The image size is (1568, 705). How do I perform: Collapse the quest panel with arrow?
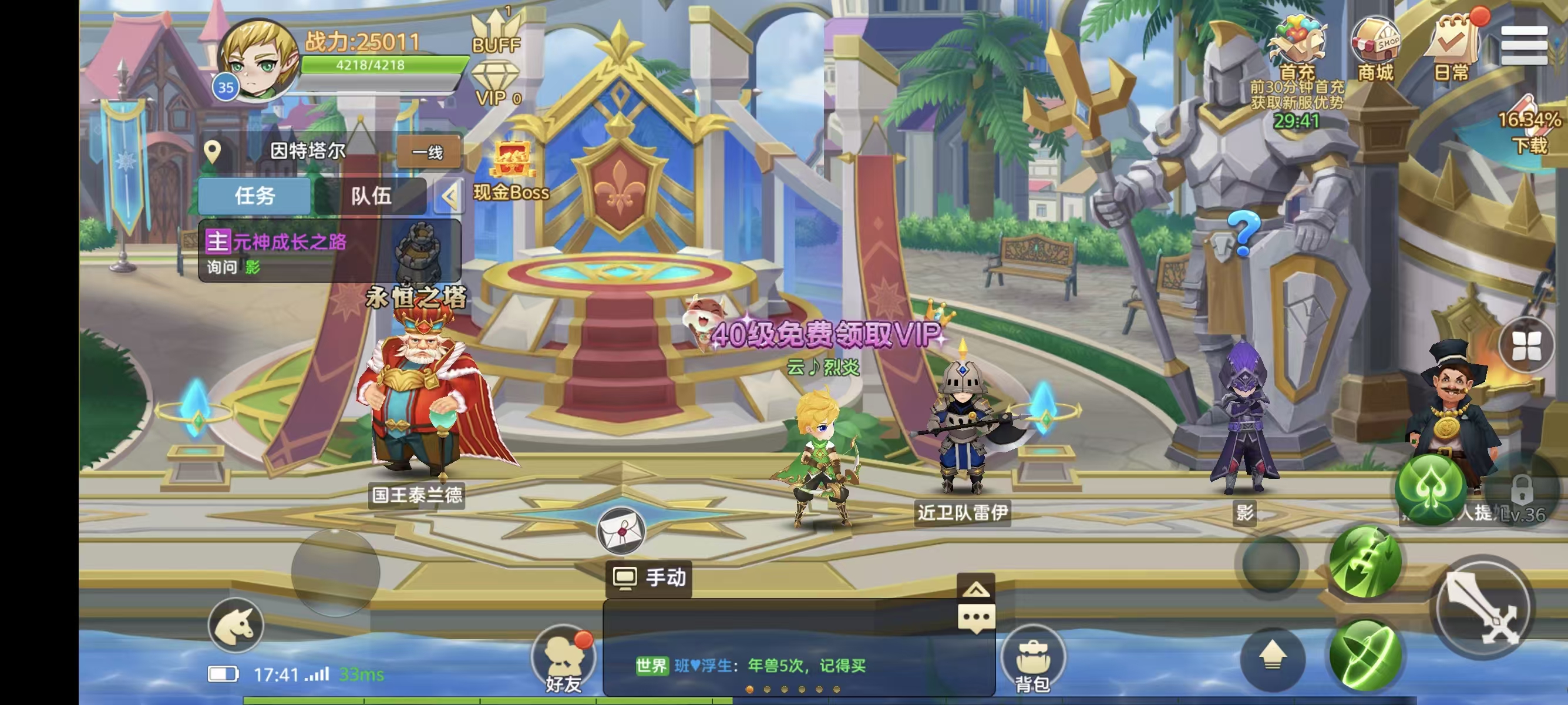point(449,197)
